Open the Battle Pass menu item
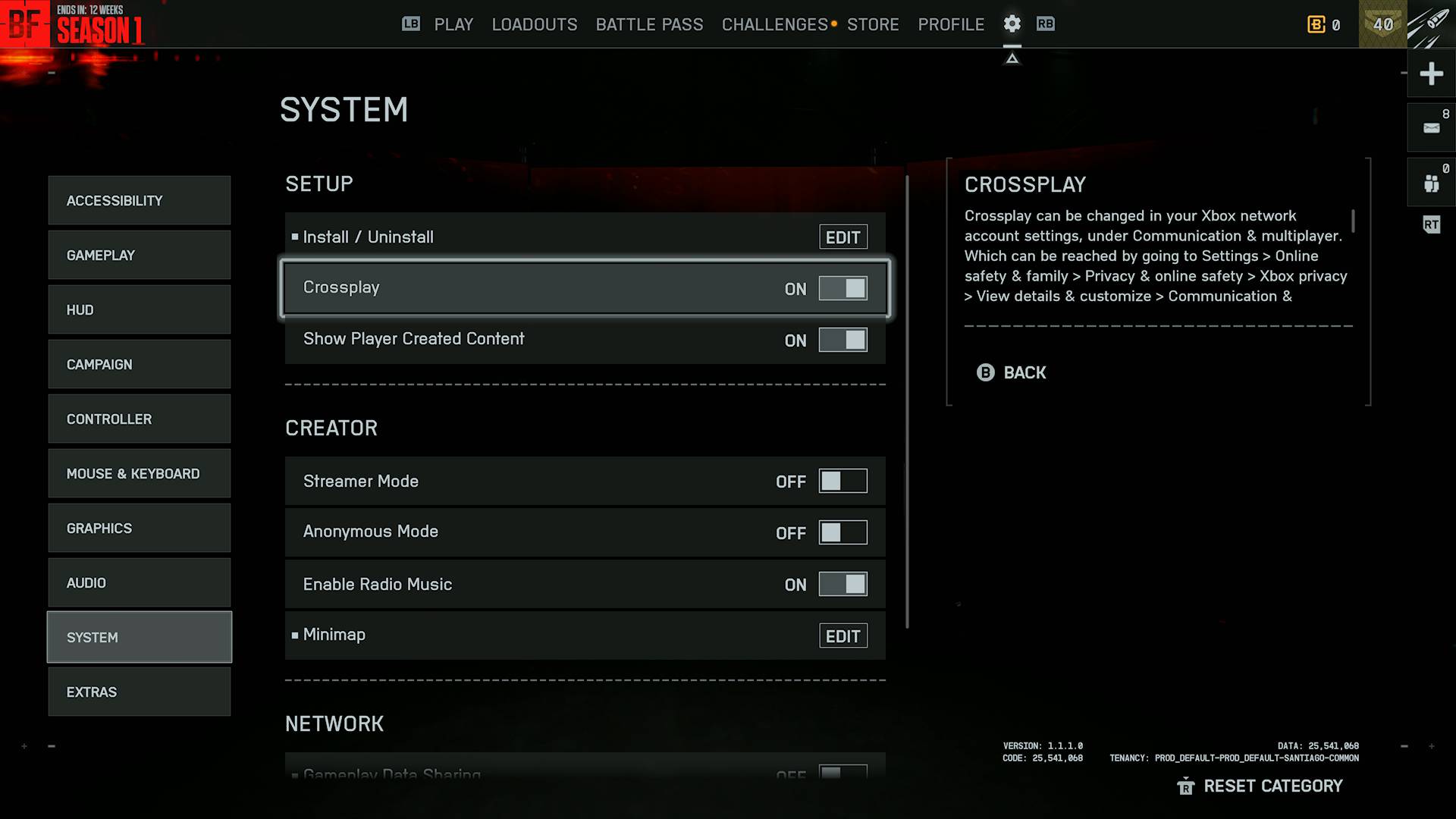The height and width of the screenshot is (819, 1456). [649, 24]
